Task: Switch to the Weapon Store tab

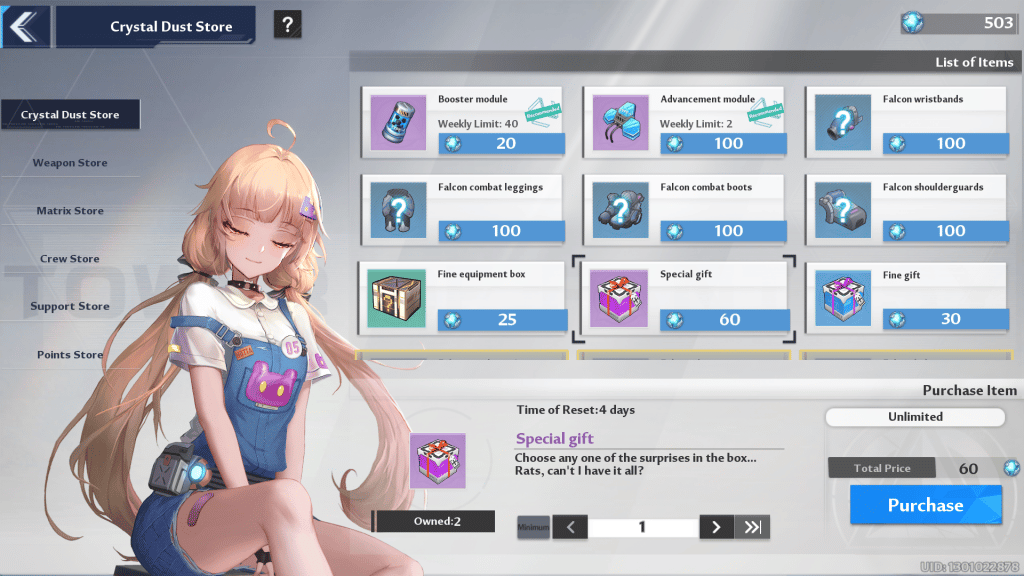Action: tap(70, 163)
